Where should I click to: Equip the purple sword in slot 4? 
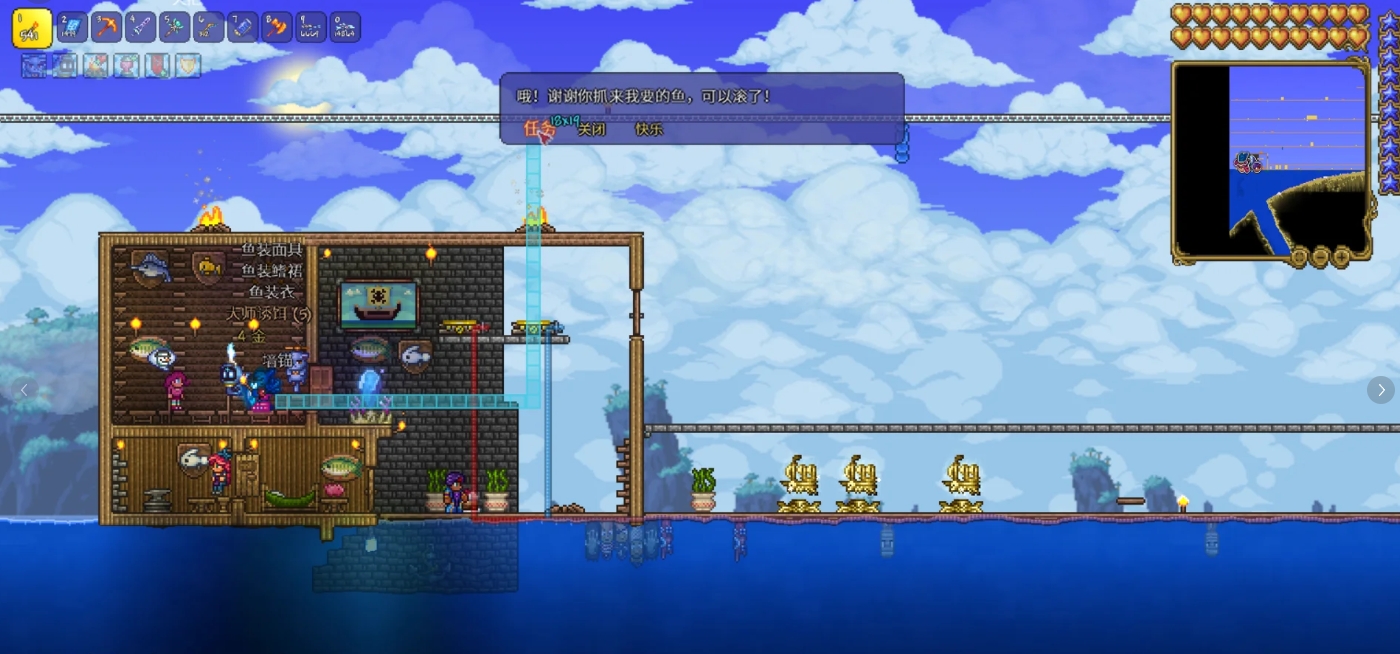[x=140, y=27]
